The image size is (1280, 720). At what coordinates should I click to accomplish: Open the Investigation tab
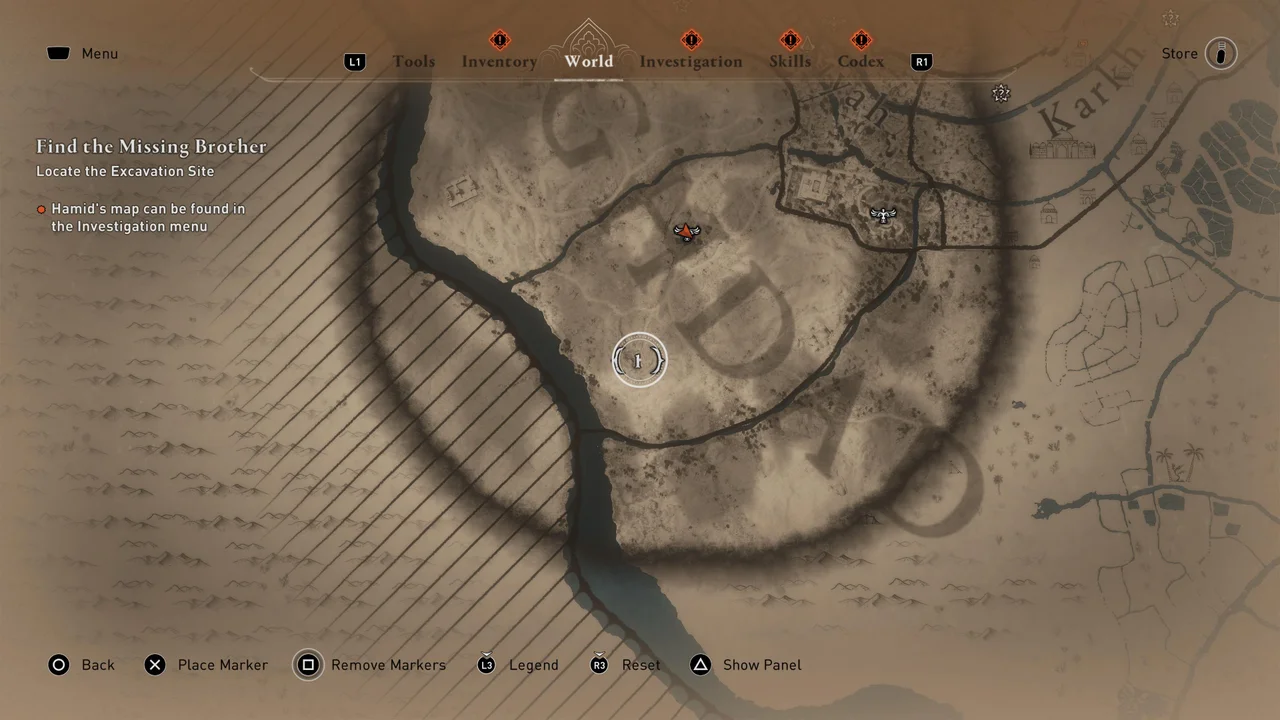[x=691, y=62]
